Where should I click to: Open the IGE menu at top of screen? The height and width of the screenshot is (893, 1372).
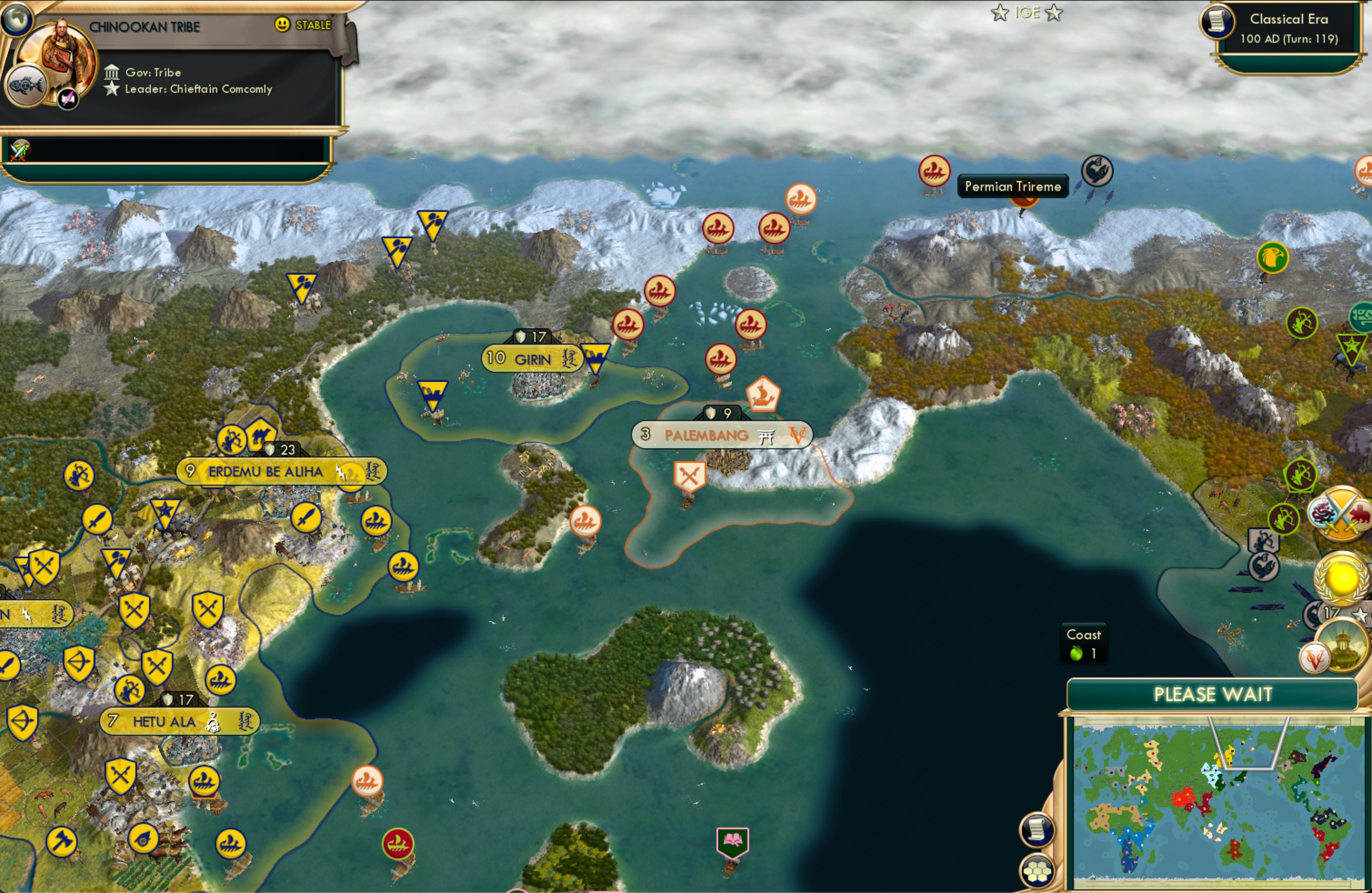click(1029, 12)
